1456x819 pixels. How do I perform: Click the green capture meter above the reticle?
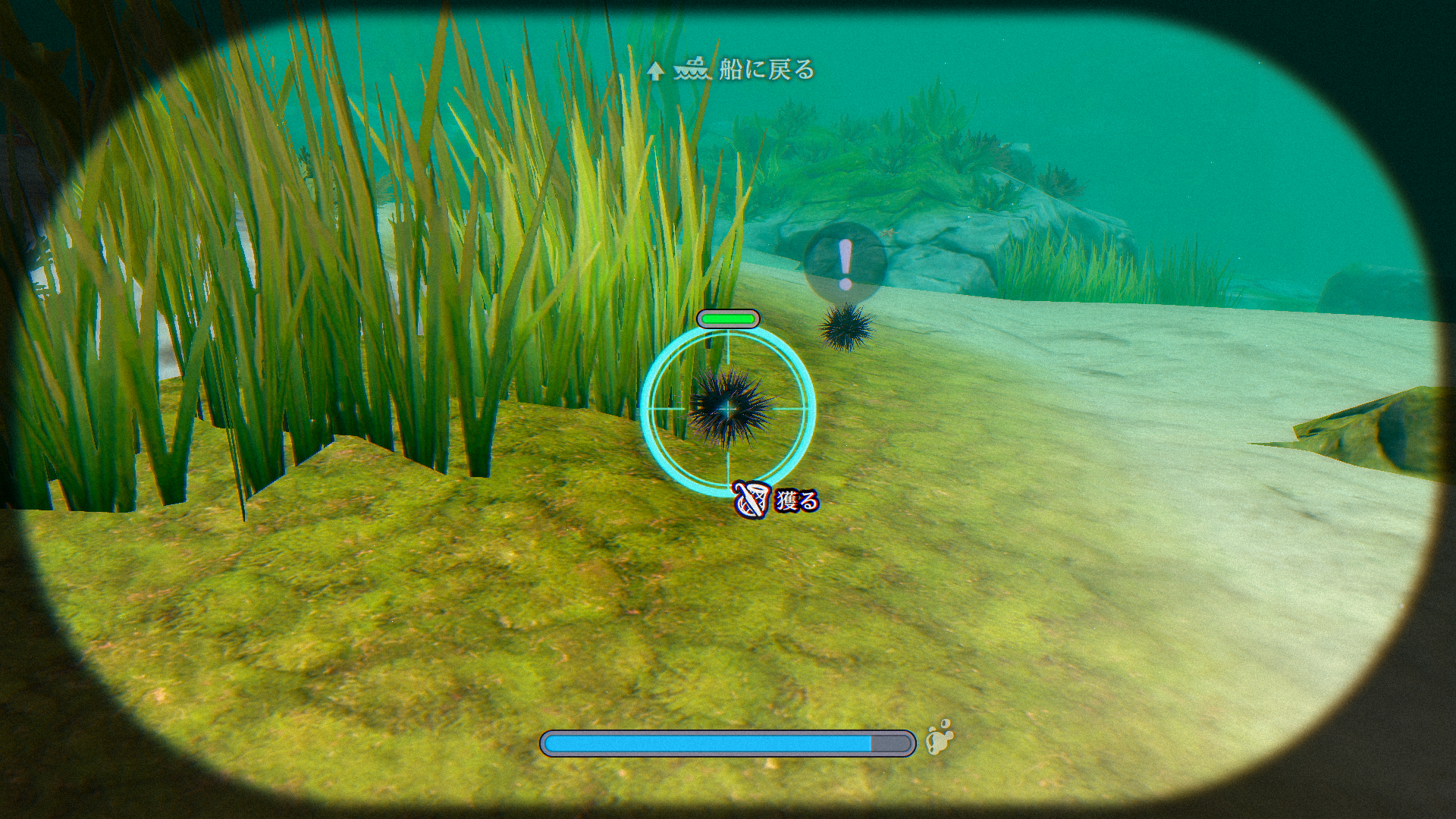(728, 319)
